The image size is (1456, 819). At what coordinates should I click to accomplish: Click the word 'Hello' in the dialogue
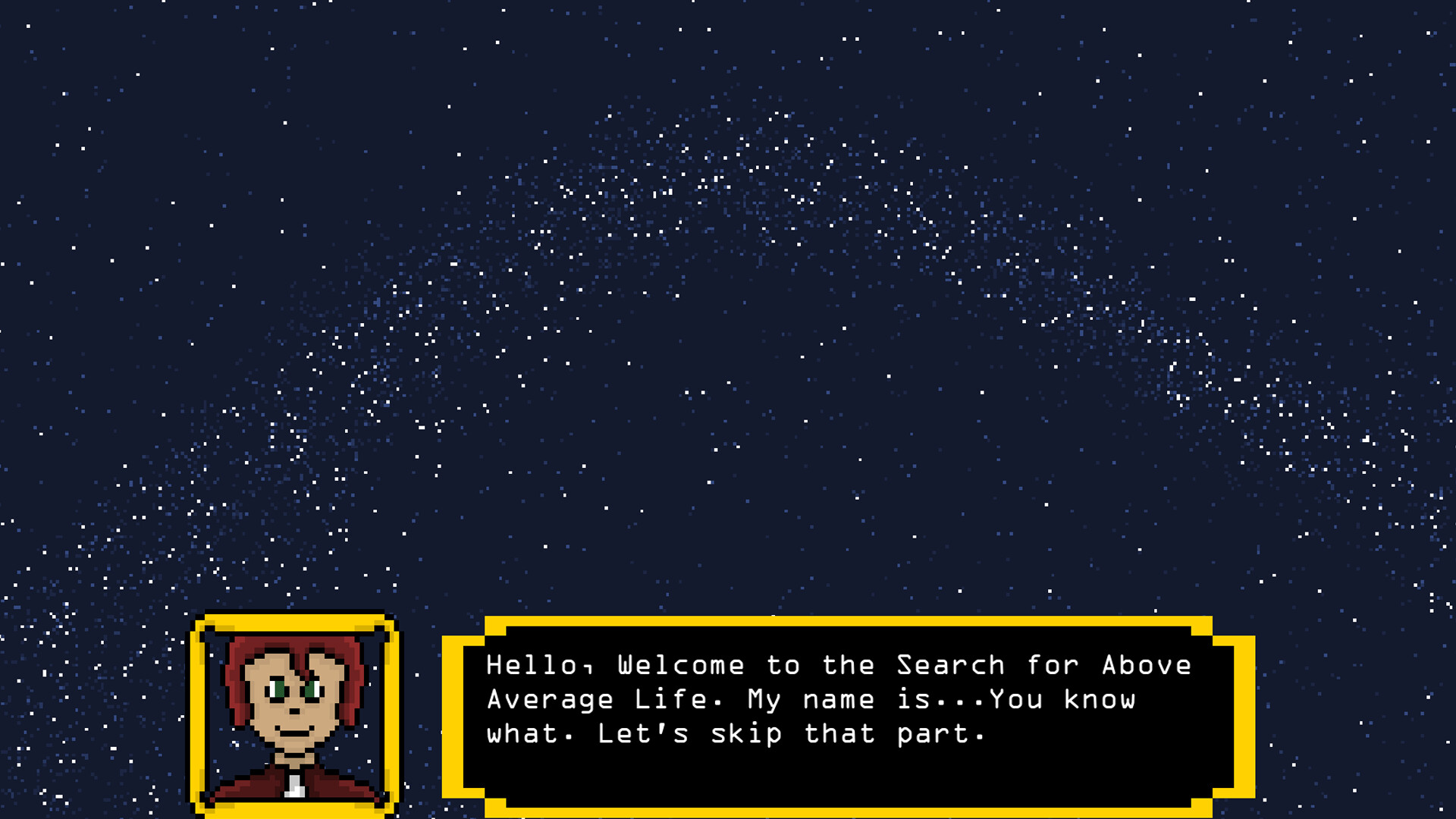click(531, 665)
